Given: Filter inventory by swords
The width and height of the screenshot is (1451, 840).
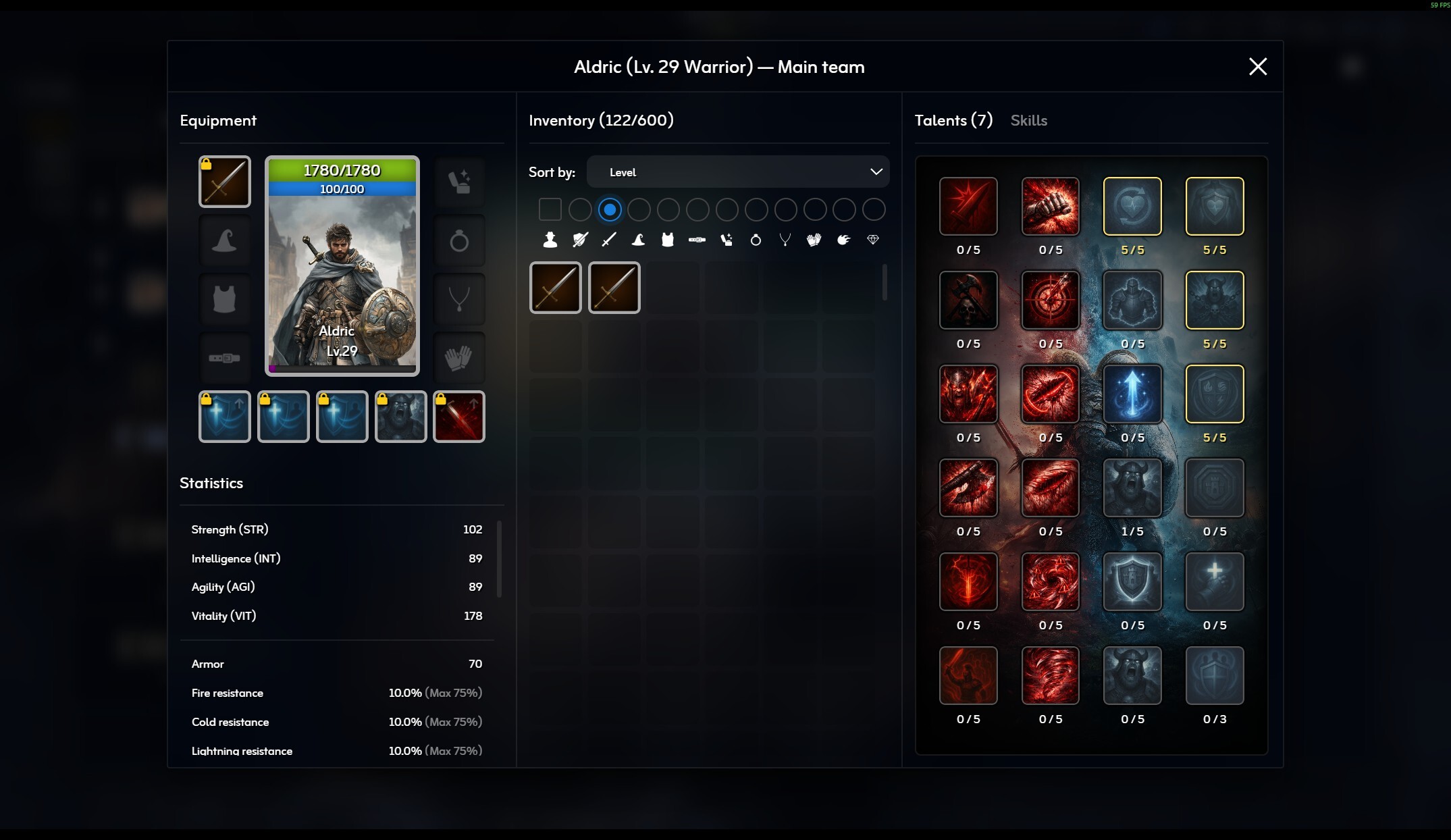Looking at the screenshot, I should (x=608, y=240).
